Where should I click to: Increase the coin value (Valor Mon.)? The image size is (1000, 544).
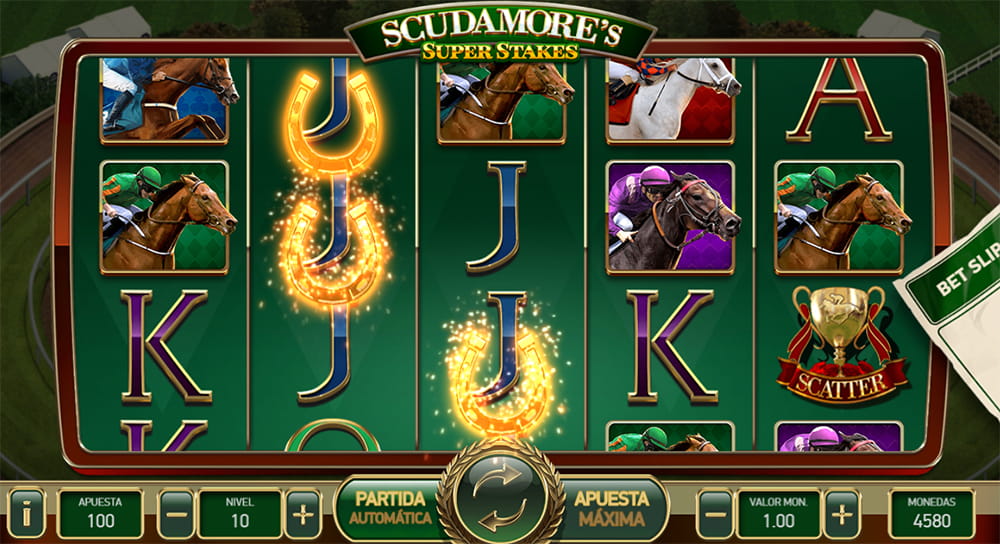(x=841, y=513)
